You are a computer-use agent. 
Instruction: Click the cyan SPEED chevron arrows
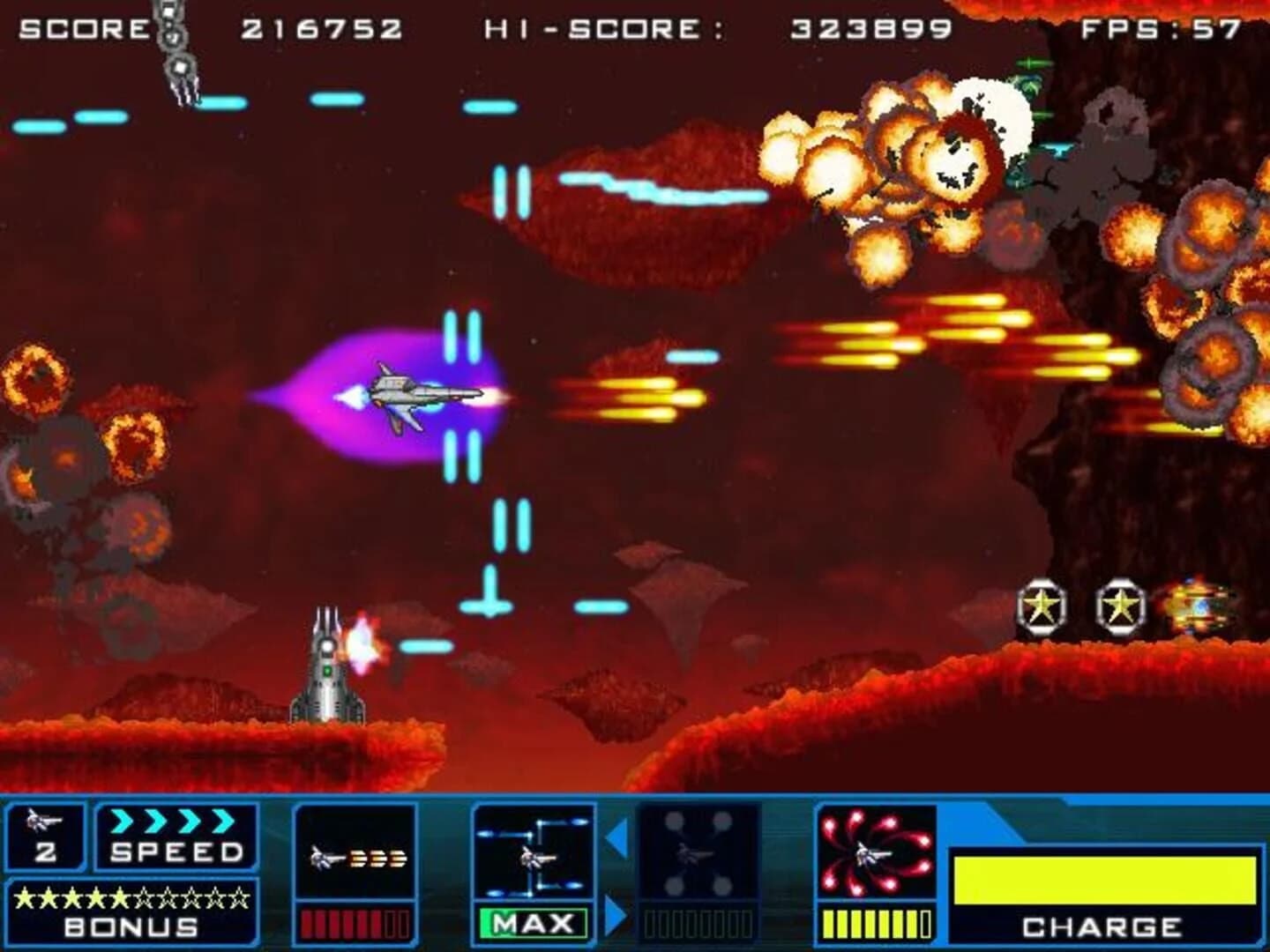click(173, 822)
